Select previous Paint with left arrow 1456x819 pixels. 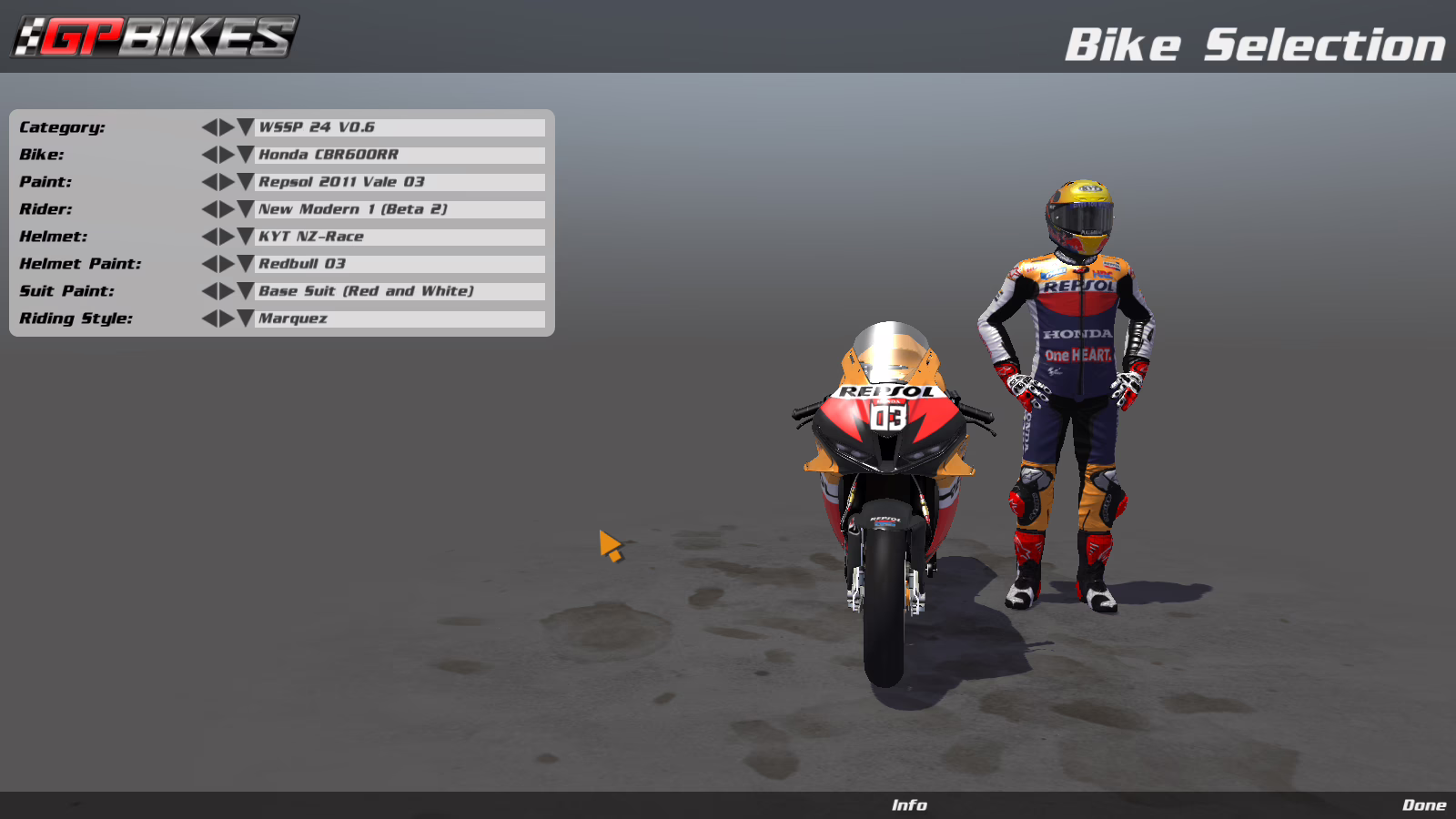(209, 182)
